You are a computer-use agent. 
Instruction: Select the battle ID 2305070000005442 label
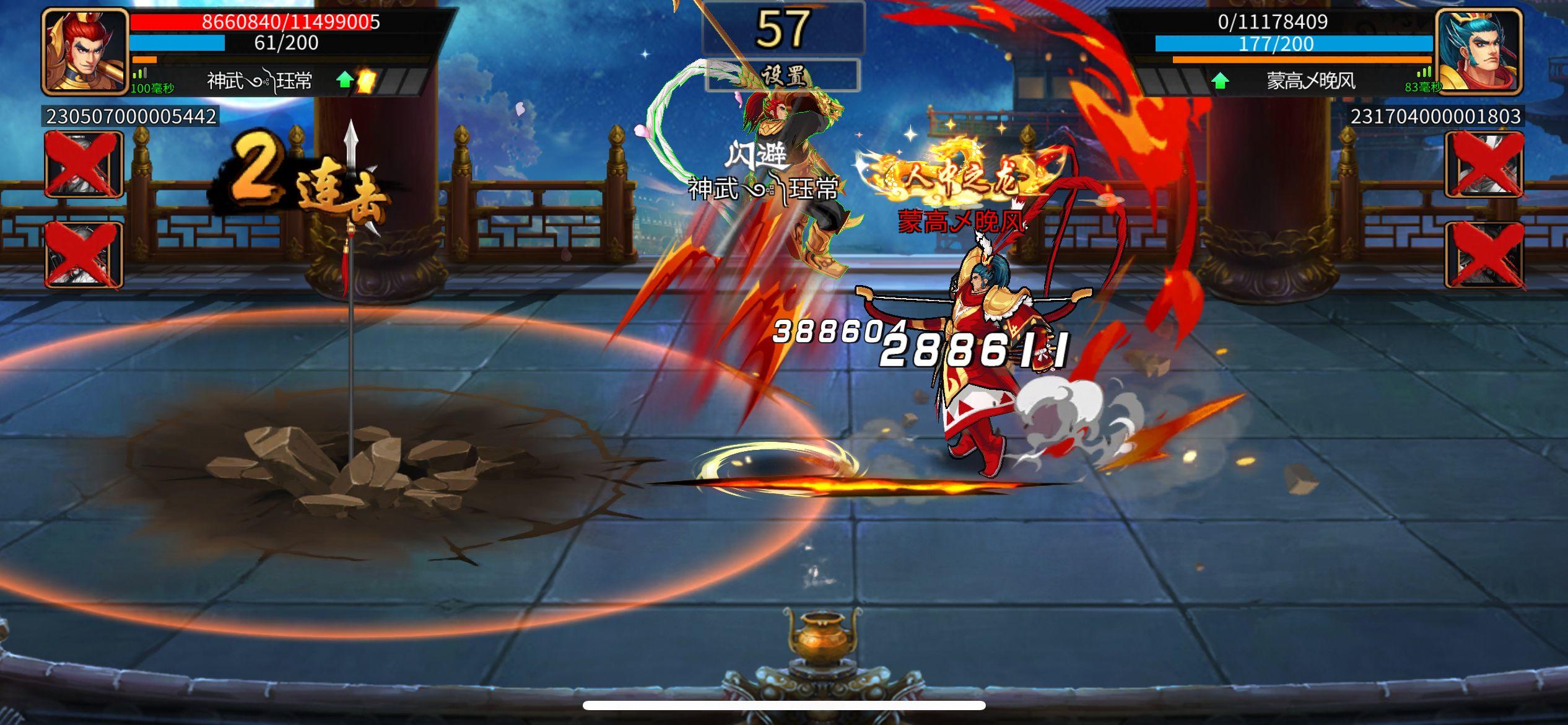(130, 115)
